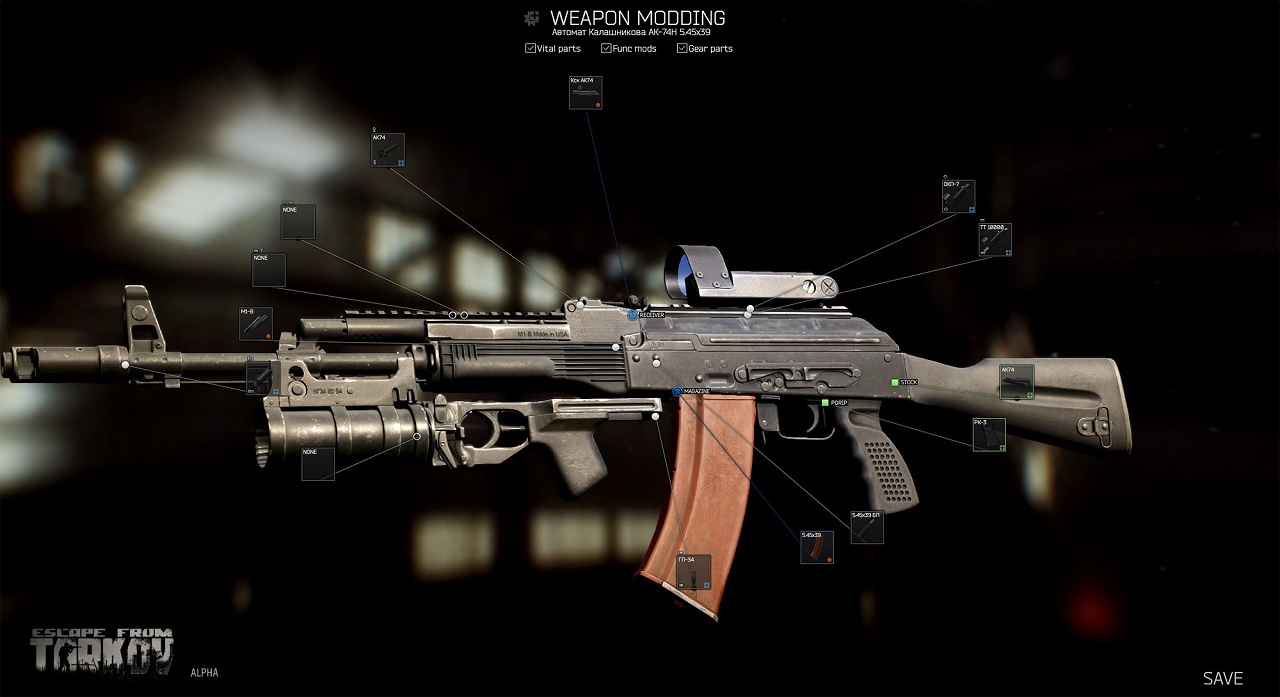Select the orange 5.45x39 magazine slot
The height and width of the screenshot is (697, 1280).
pyautogui.click(x=816, y=547)
